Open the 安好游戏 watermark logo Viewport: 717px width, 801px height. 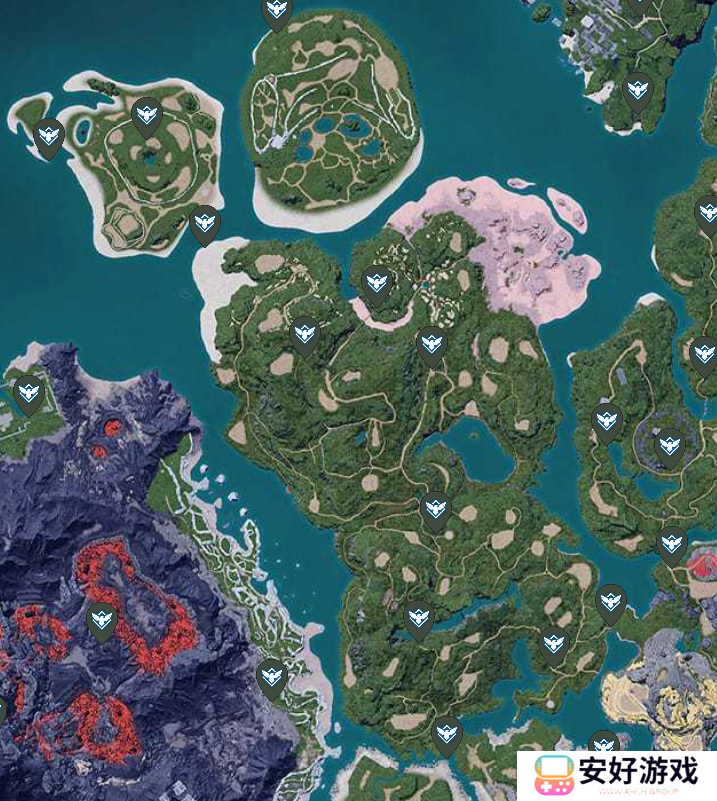(617, 774)
